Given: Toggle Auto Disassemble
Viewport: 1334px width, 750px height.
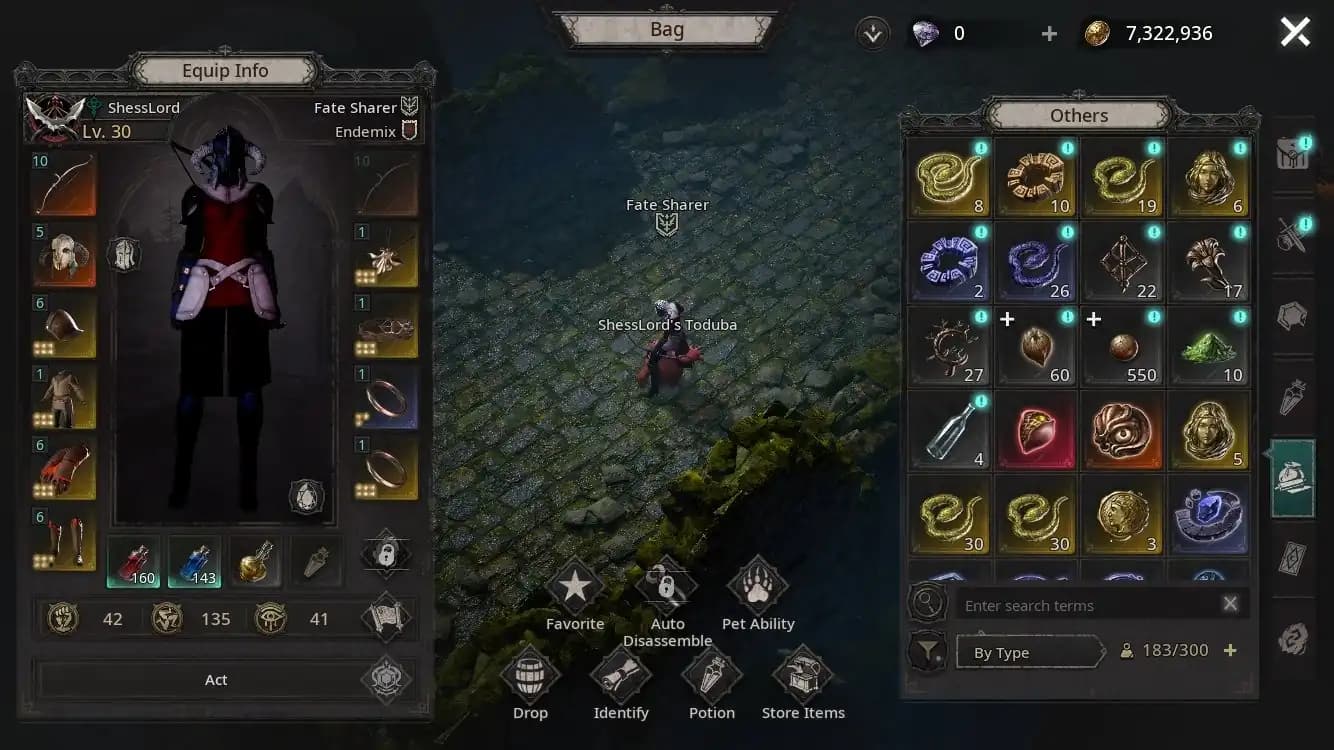Looking at the screenshot, I should [667, 589].
